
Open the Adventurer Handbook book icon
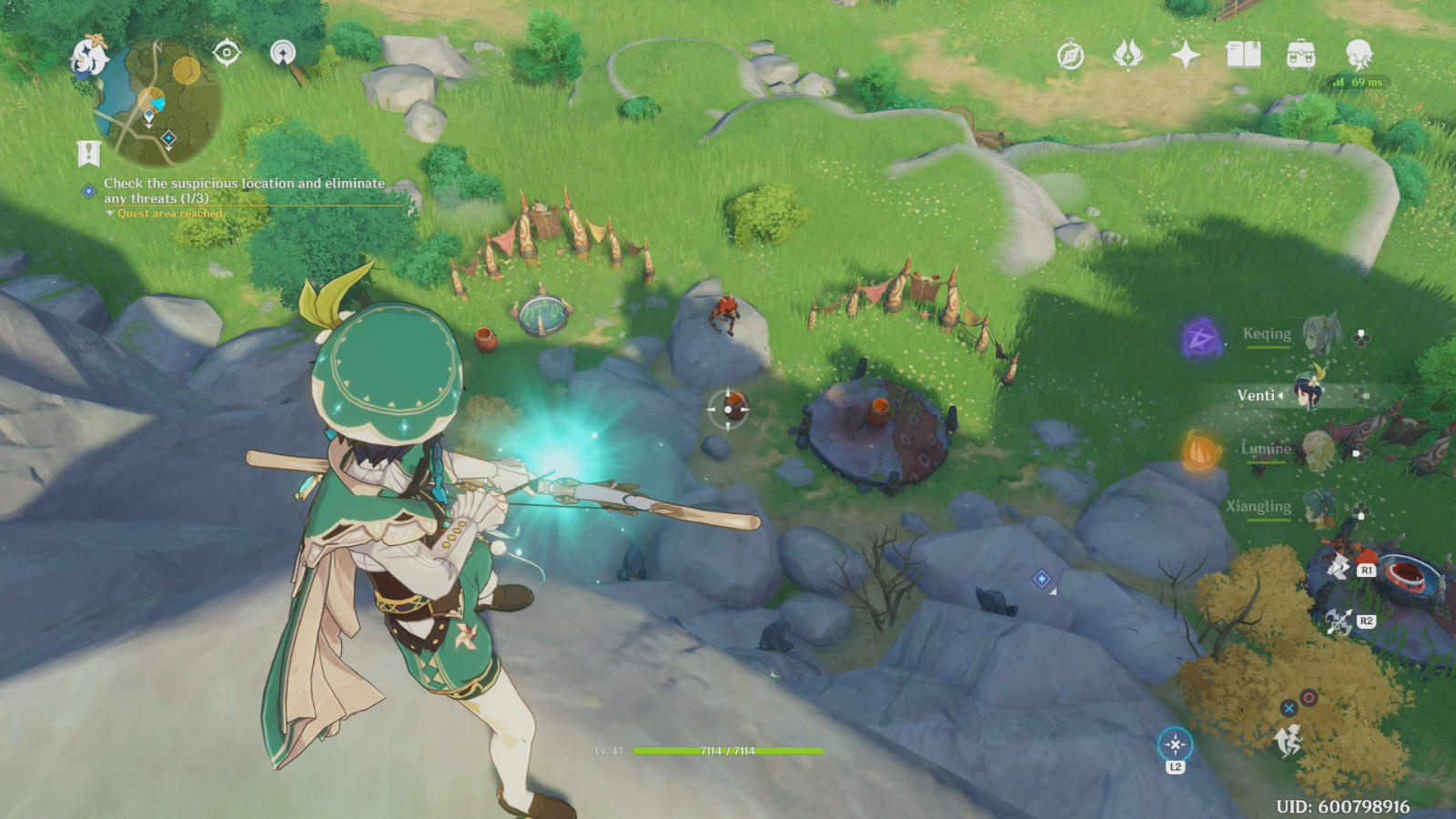1243,56
